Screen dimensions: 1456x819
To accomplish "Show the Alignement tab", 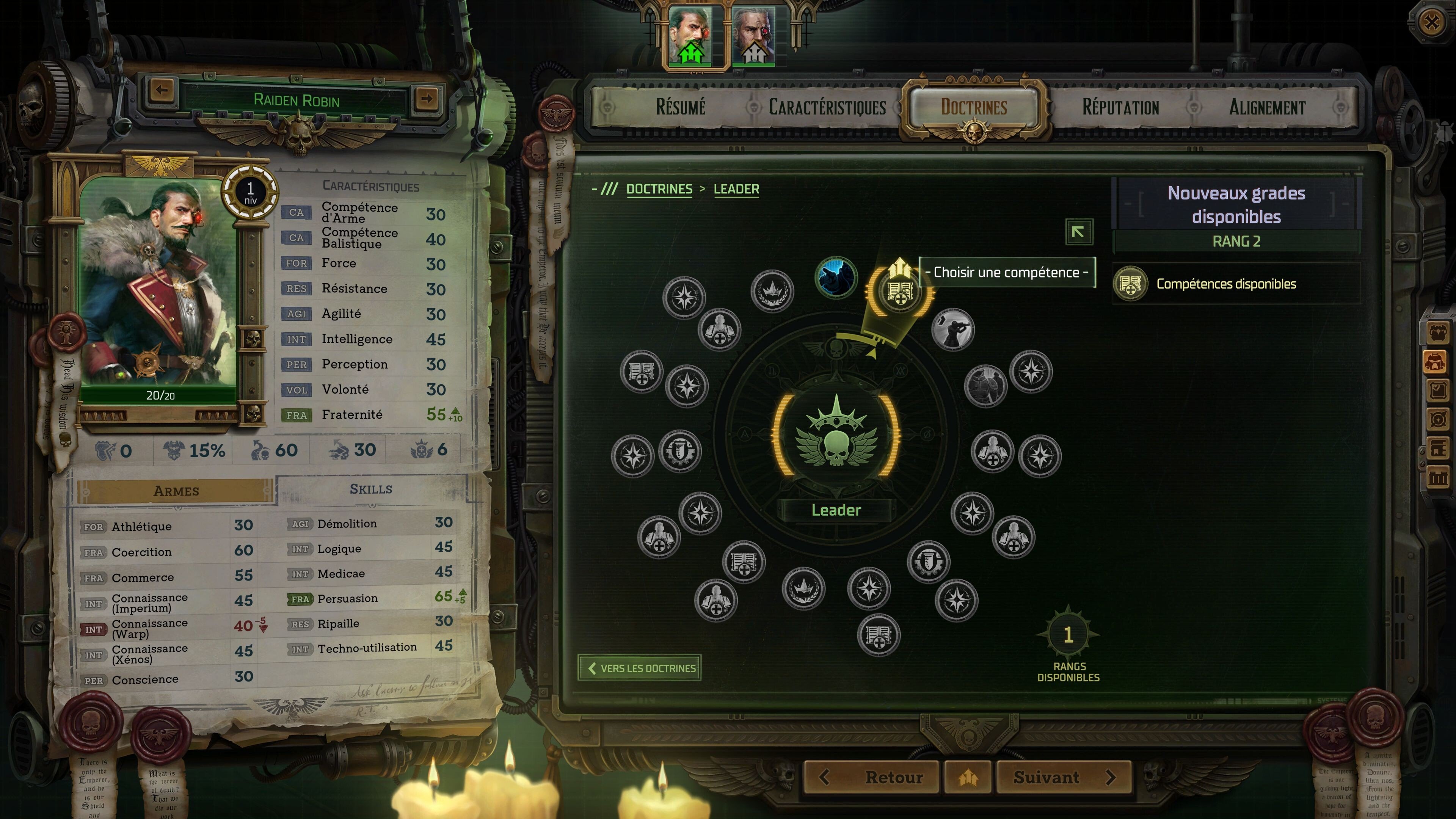I will (1267, 107).
